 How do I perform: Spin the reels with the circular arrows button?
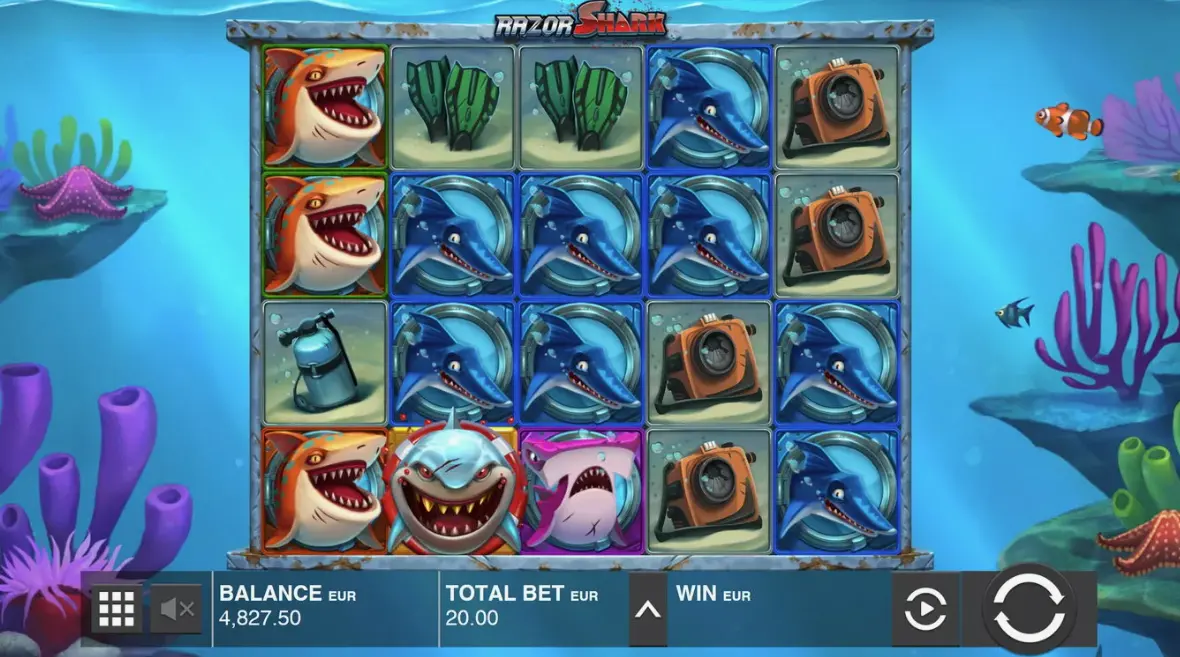click(x=1029, y=608)
